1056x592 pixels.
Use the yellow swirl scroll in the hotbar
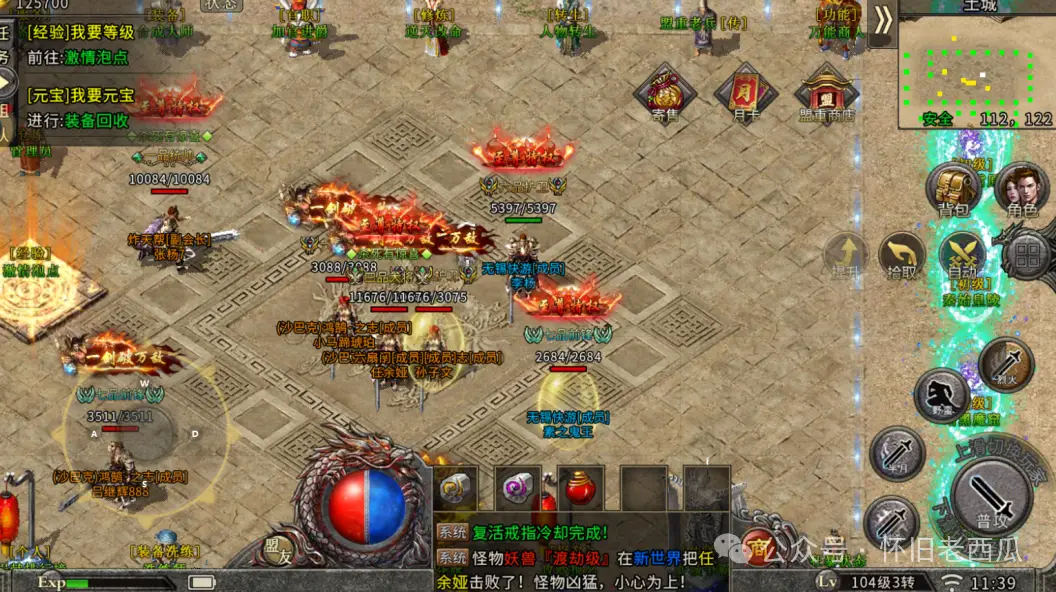(457, 490)
